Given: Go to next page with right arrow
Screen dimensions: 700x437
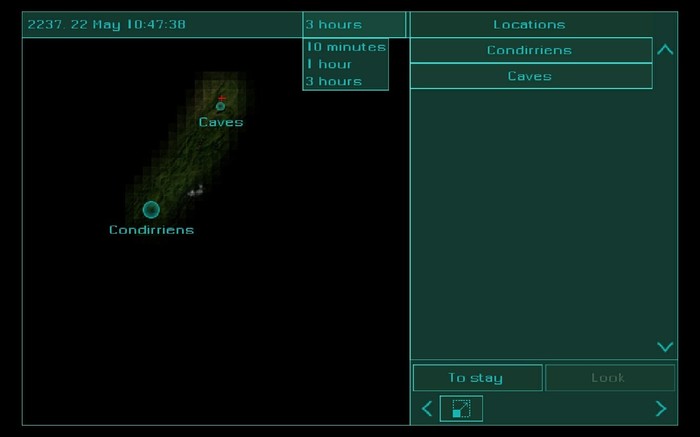Looking at the screenshot, I should 660,408.
